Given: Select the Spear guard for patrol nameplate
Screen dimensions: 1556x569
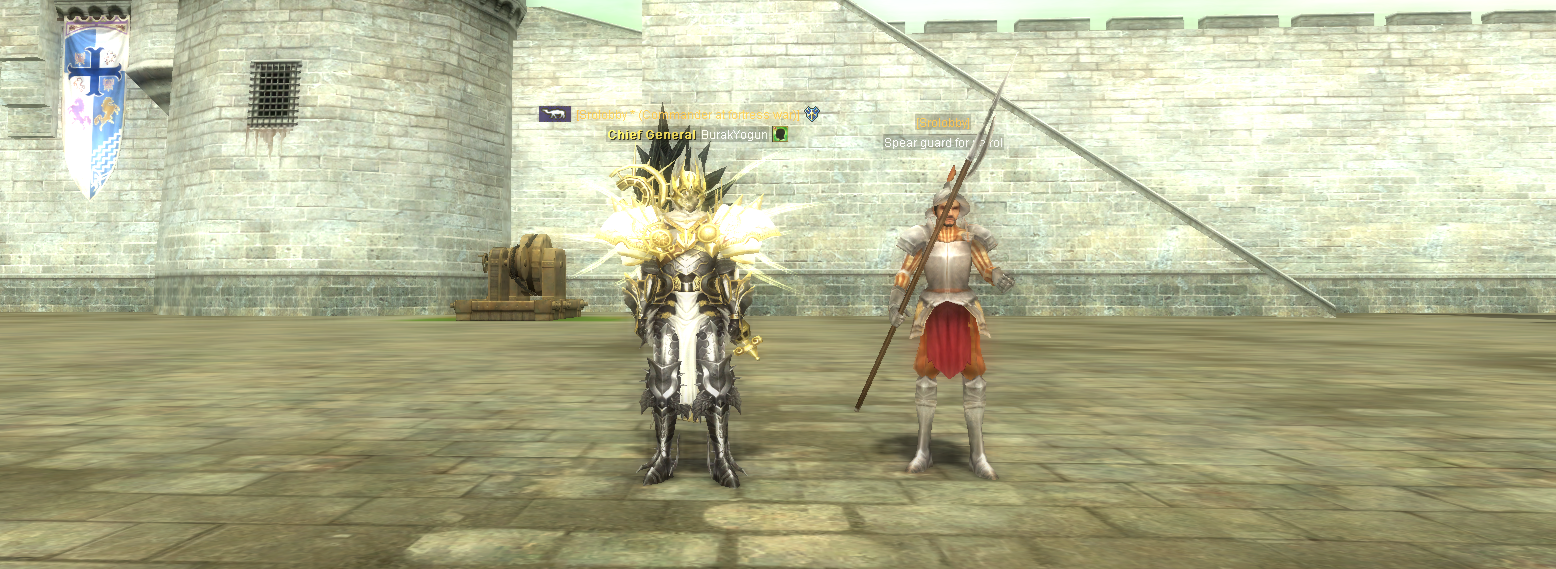Looking at the screenshot, I should point(942,143).
